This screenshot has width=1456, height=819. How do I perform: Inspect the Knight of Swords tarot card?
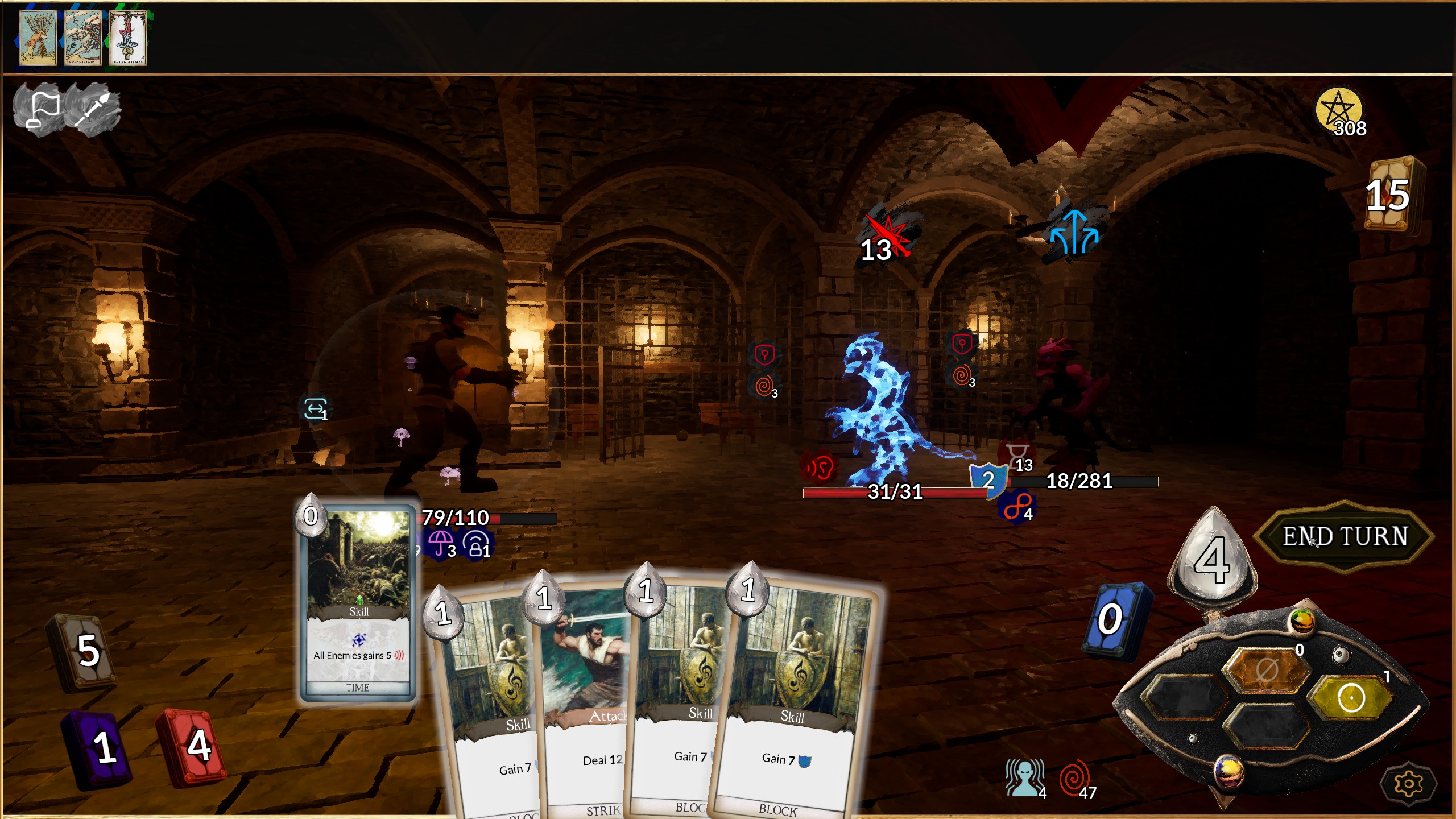[83, 38]
